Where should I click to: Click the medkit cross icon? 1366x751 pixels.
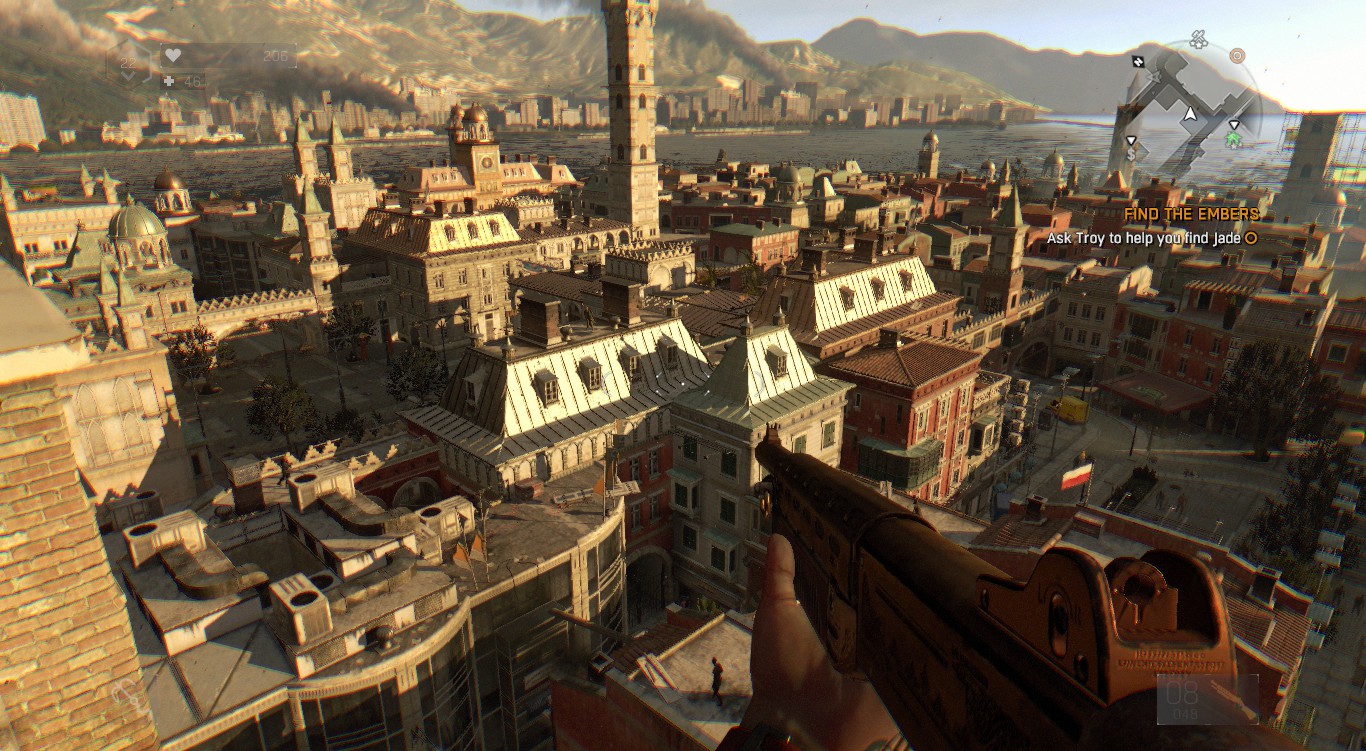point(168,81)
